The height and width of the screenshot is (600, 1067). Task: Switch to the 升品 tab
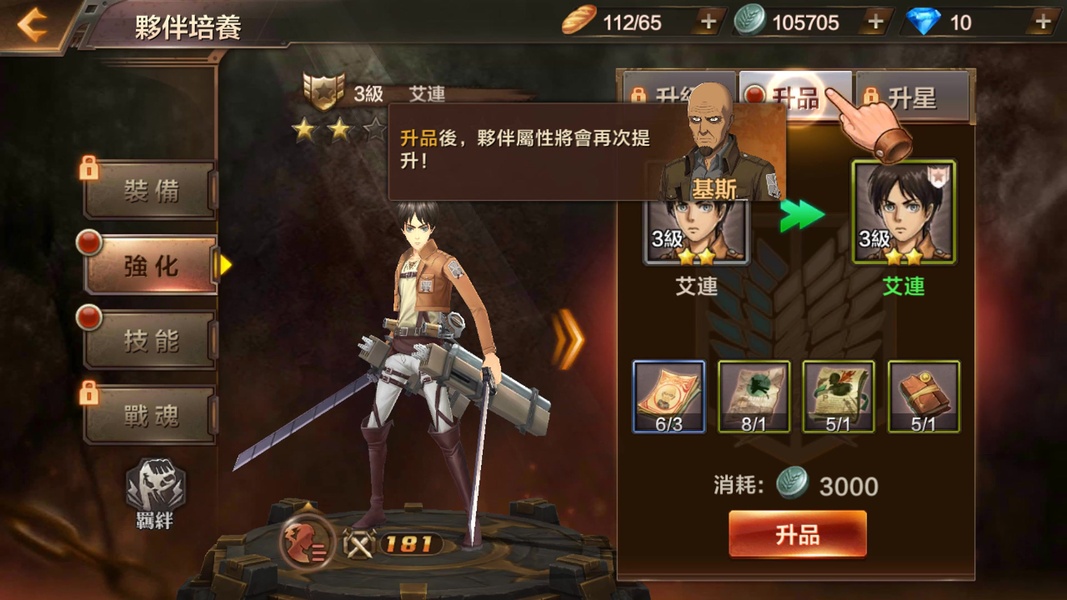pos(795,97)
